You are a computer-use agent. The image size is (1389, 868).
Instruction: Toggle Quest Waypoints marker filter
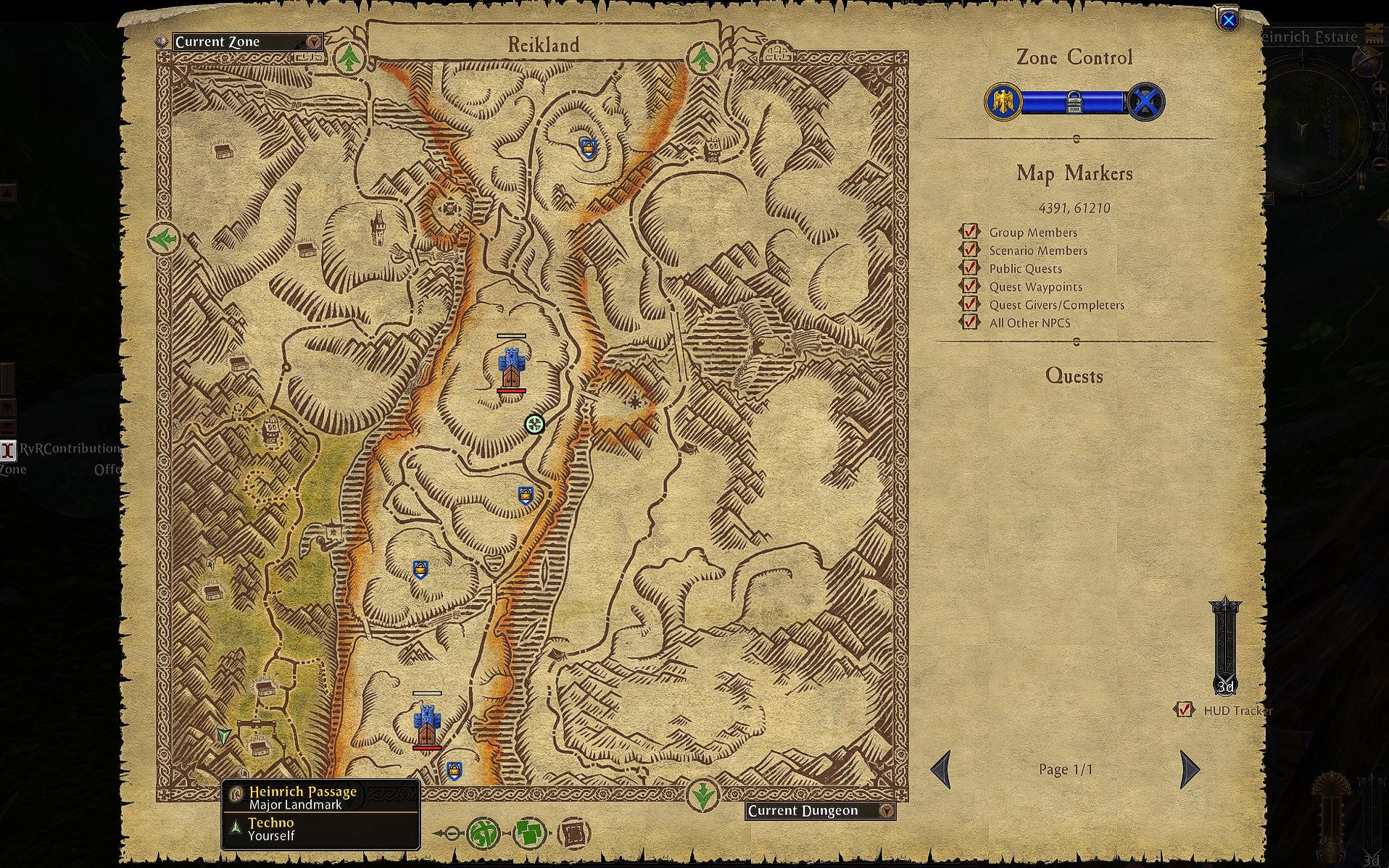coord(969,286)
